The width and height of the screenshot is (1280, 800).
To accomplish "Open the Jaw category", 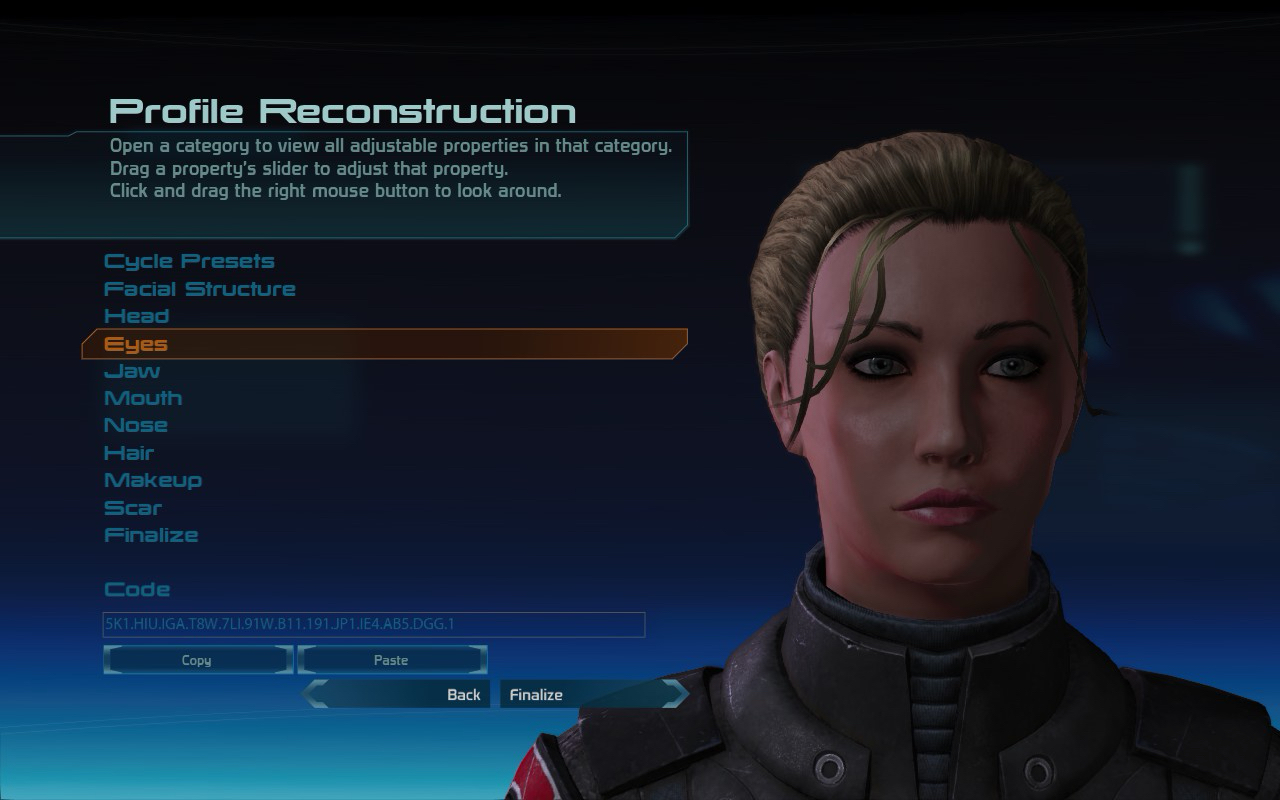I will point(132,371).
